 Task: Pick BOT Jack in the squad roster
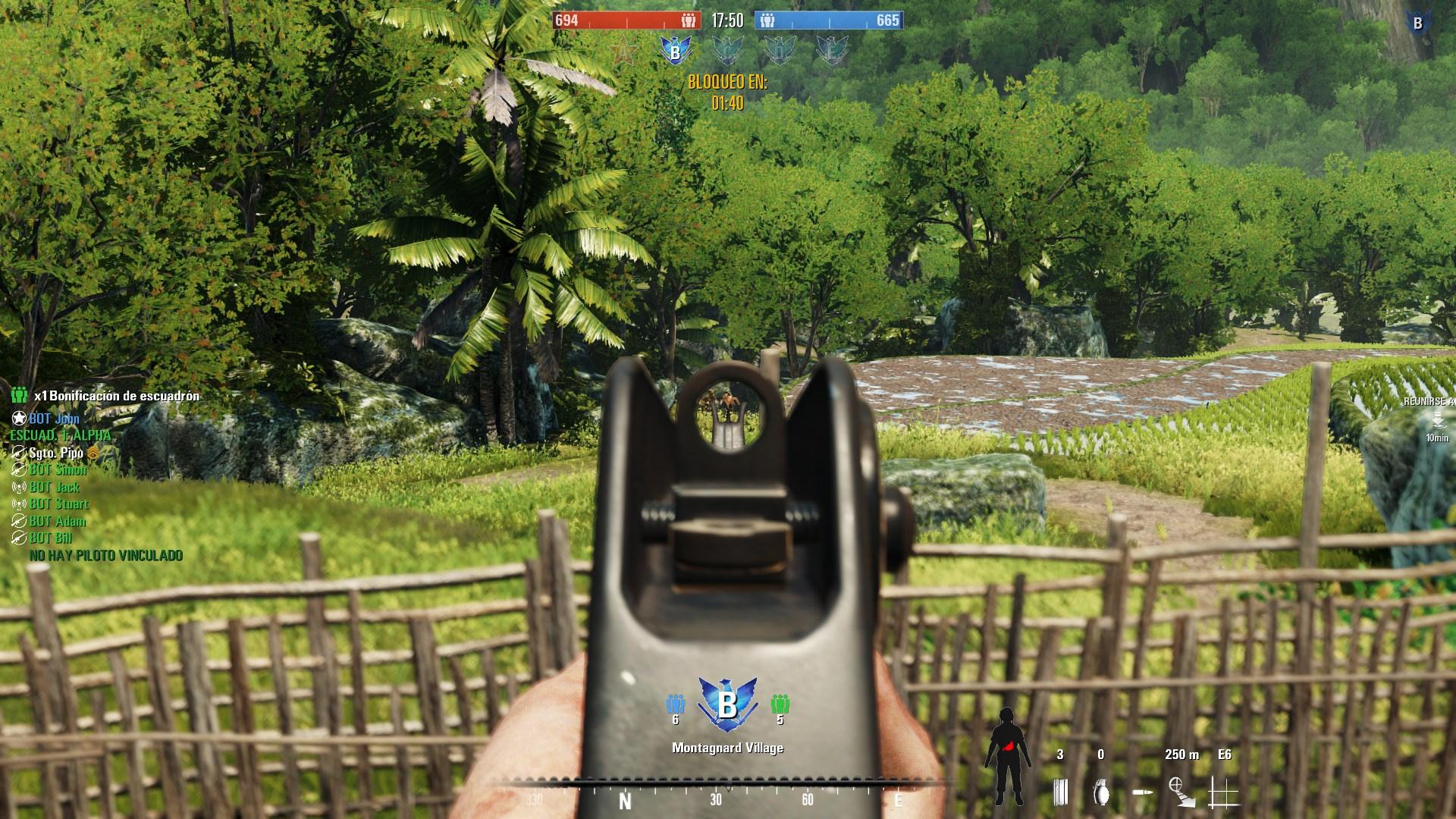click(x=54, y=487)
